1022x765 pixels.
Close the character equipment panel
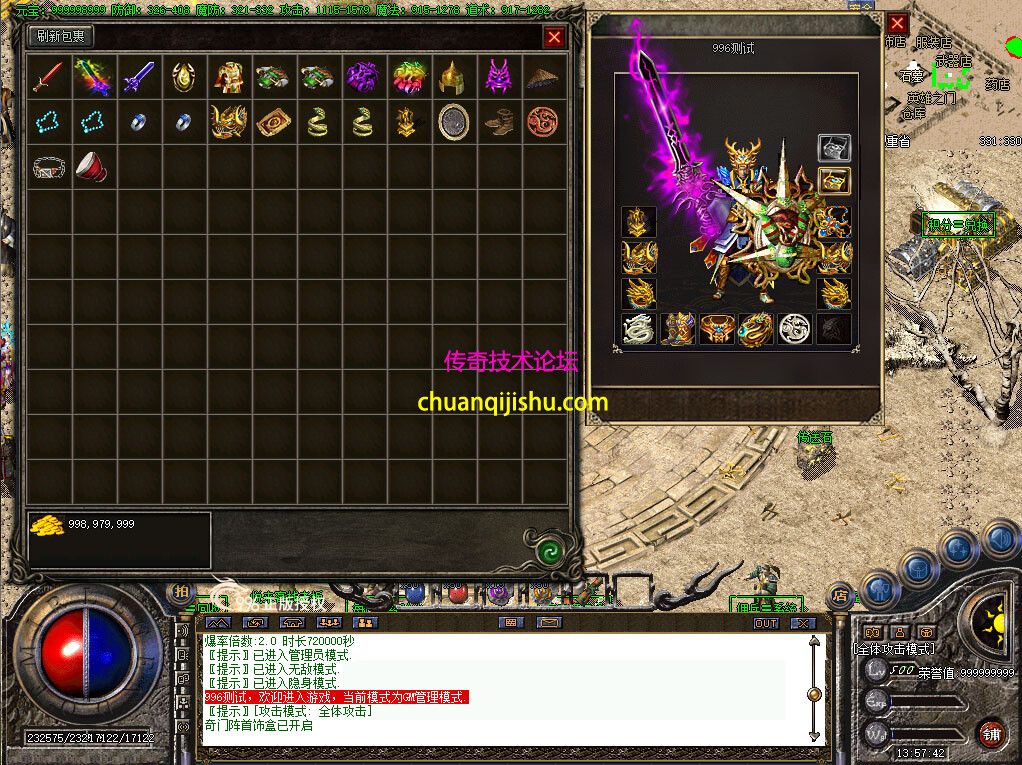coord(897,23)
